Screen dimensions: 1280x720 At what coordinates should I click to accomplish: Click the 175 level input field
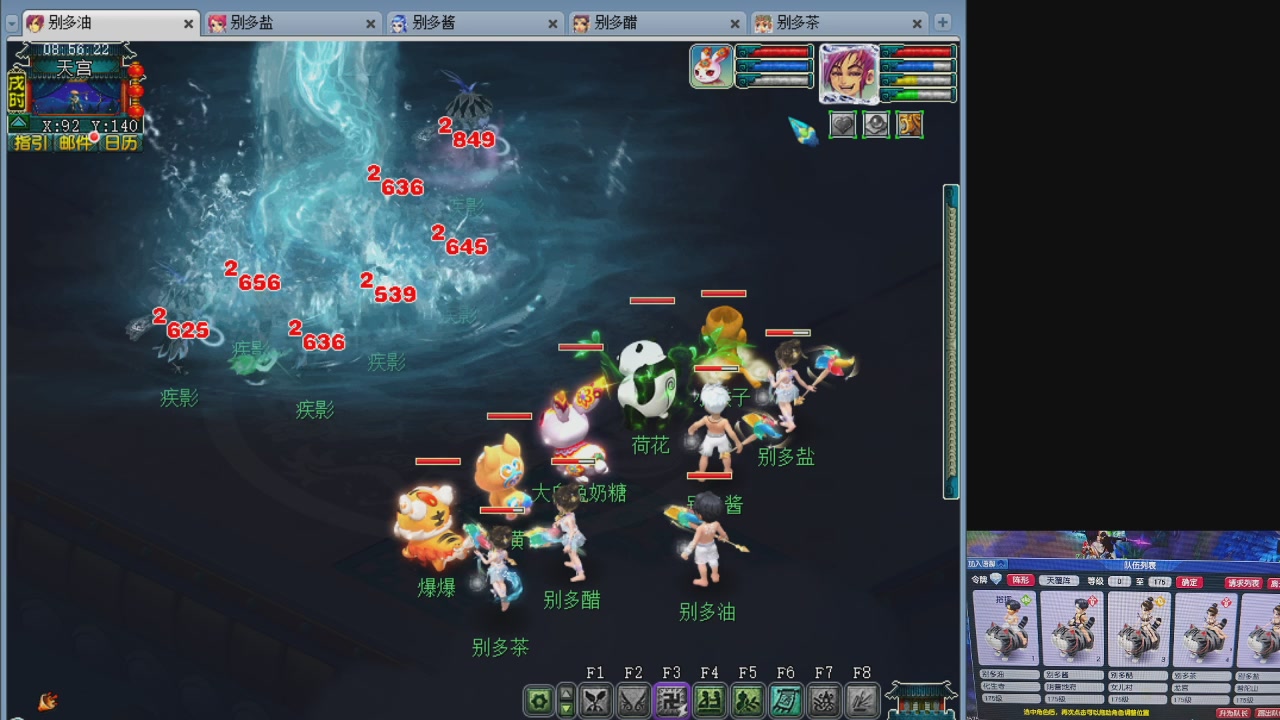pyautogui.click(x=1161, y=582)
